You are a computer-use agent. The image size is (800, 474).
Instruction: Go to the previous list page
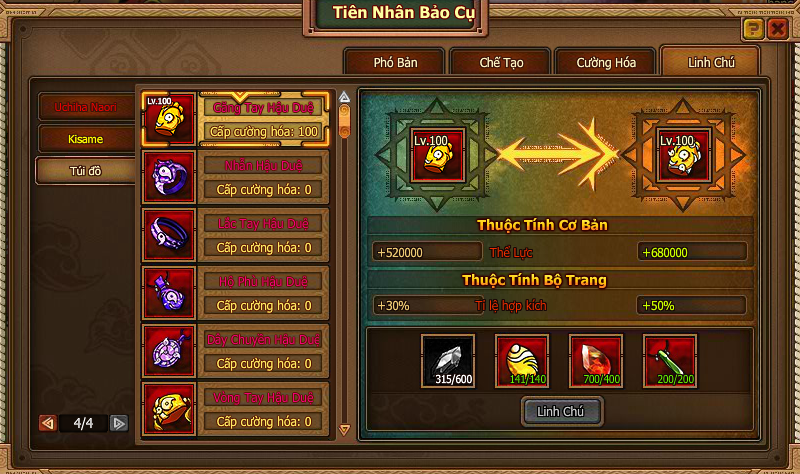click(47, 423)
